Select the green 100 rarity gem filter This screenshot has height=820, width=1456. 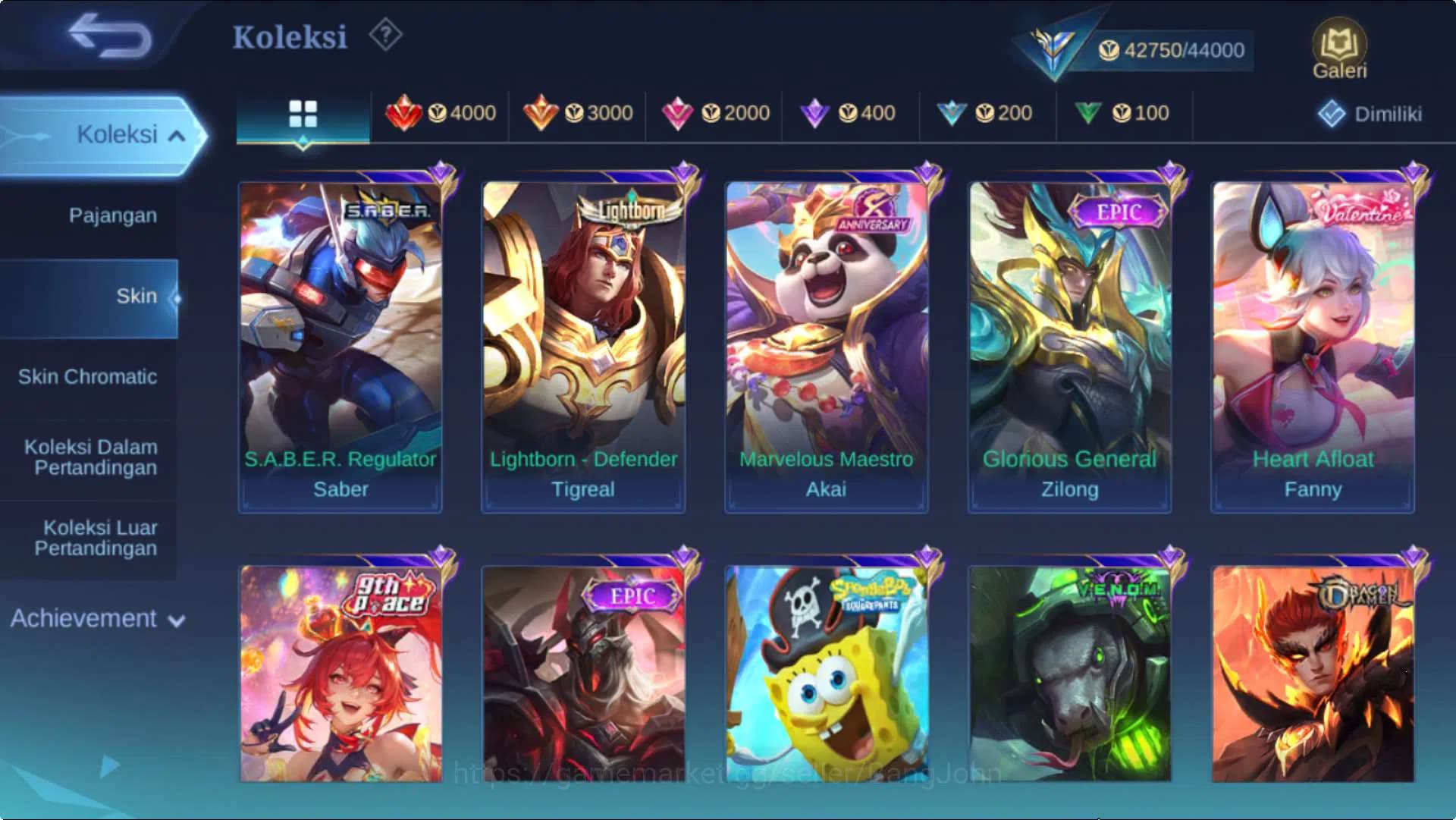tap(1122, 112)
